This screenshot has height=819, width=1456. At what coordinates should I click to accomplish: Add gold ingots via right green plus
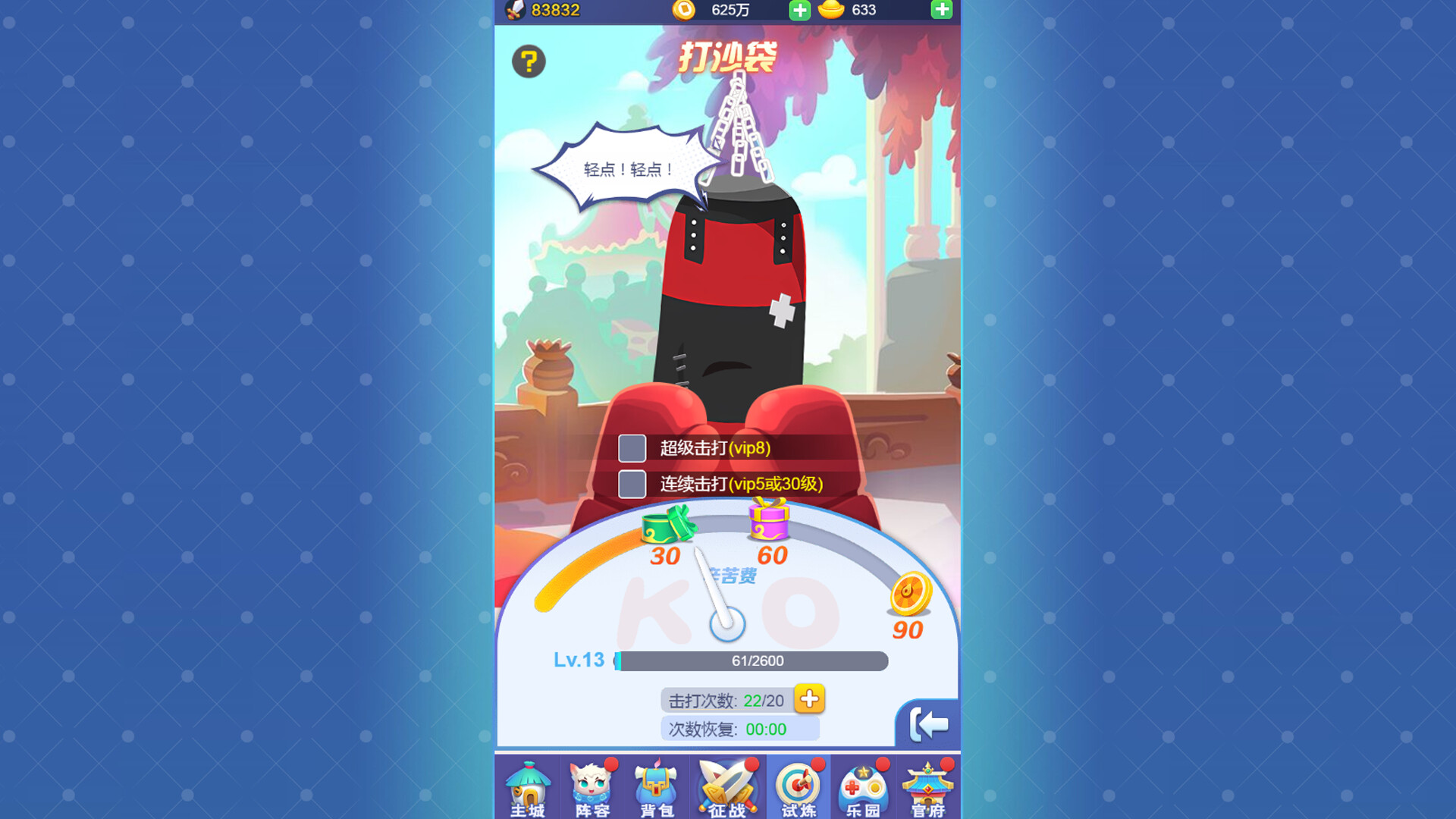point(941,11)
